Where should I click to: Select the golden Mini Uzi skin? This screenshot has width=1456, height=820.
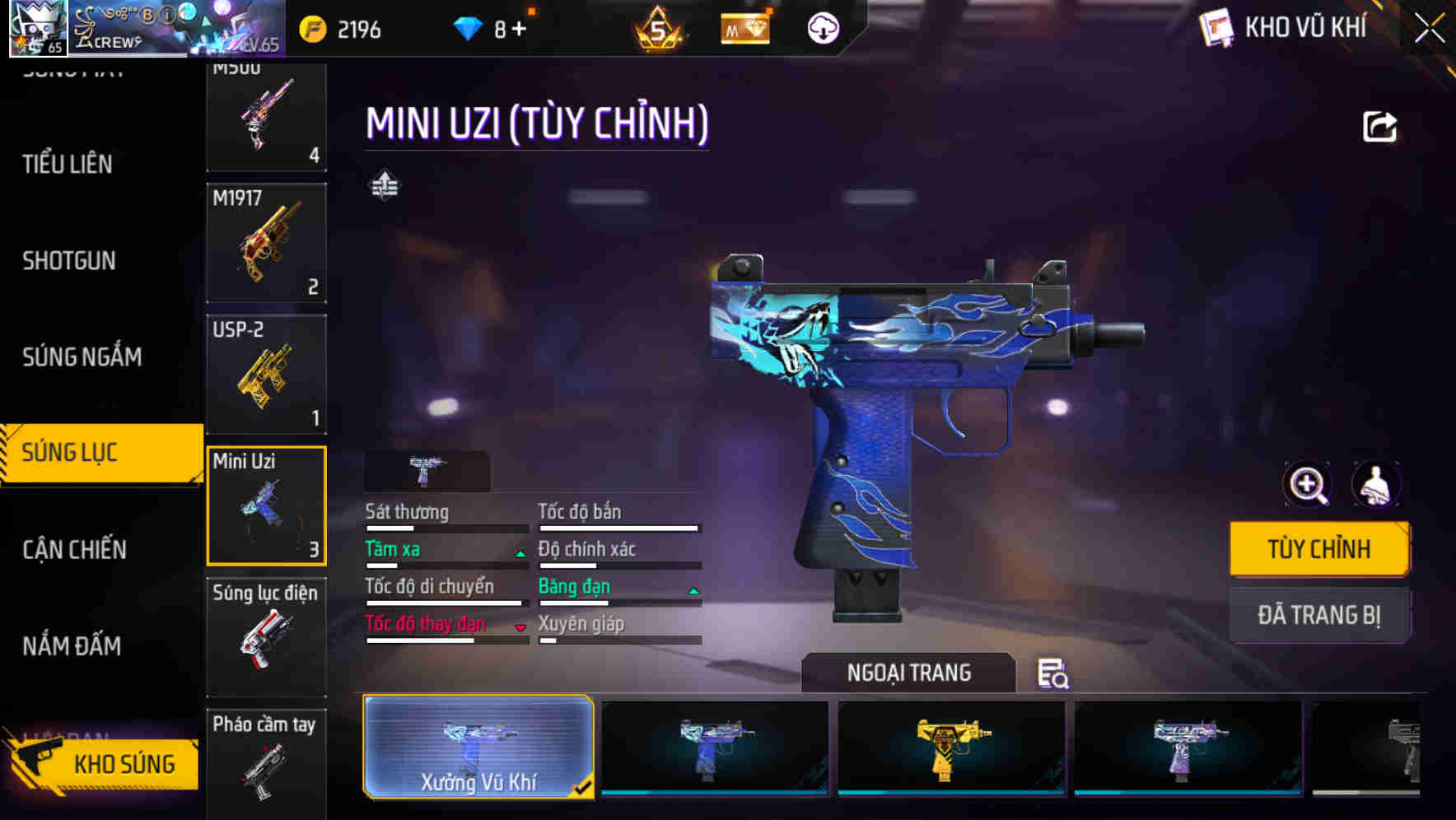click(950, 748)
